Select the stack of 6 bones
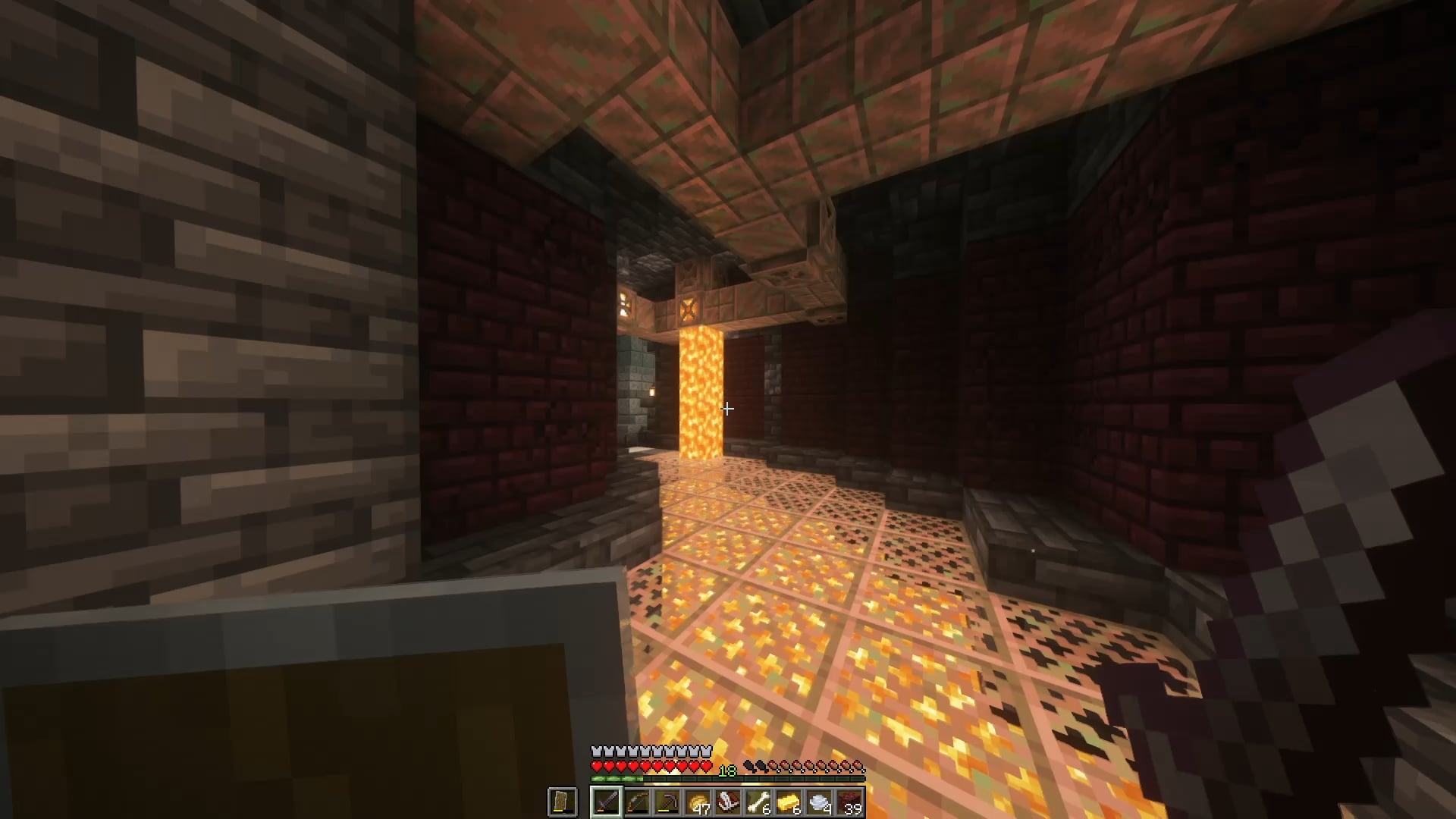 coord(759,800)
